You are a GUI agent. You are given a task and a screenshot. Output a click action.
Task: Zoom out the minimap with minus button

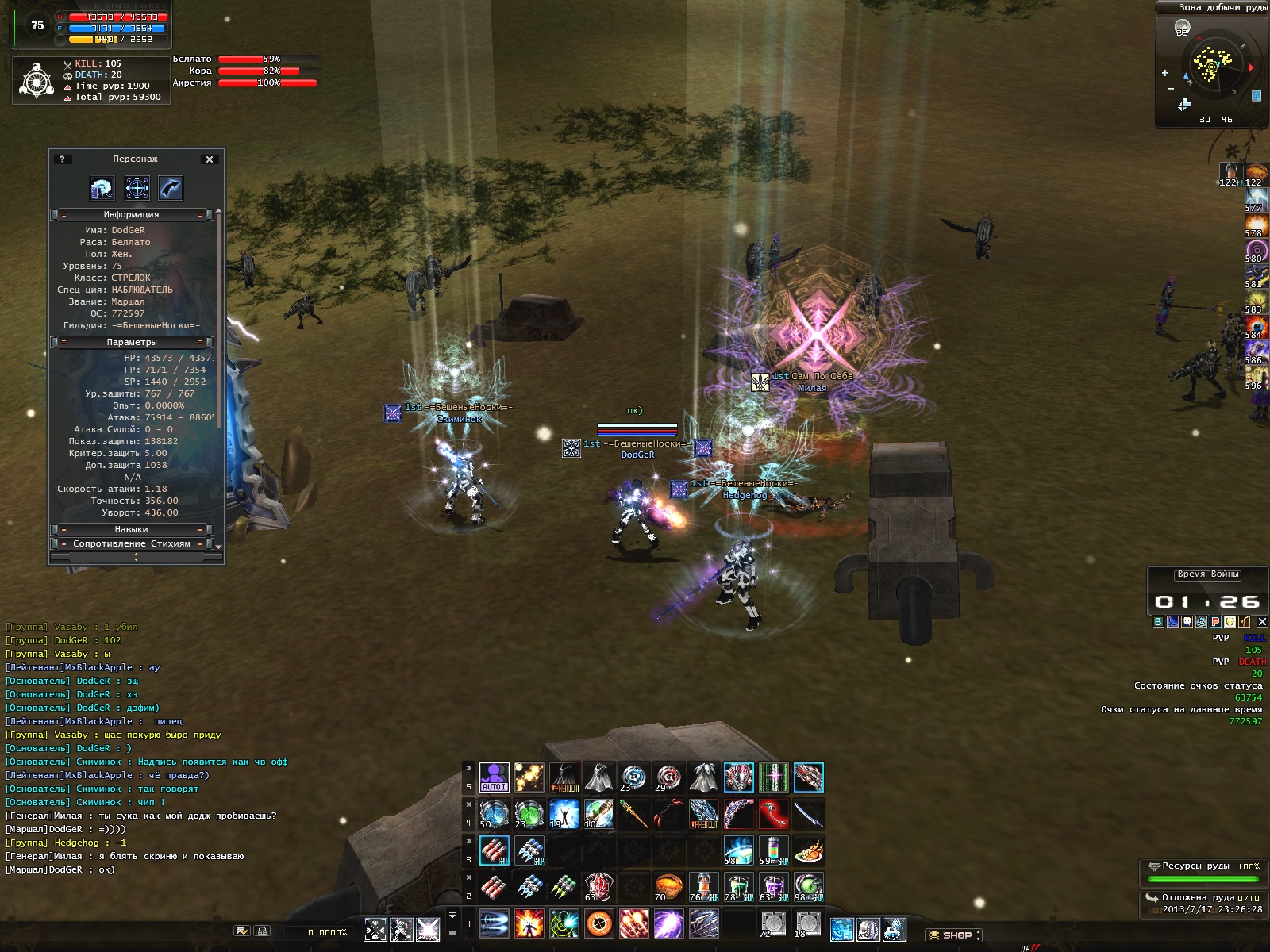coord(1171,89)
